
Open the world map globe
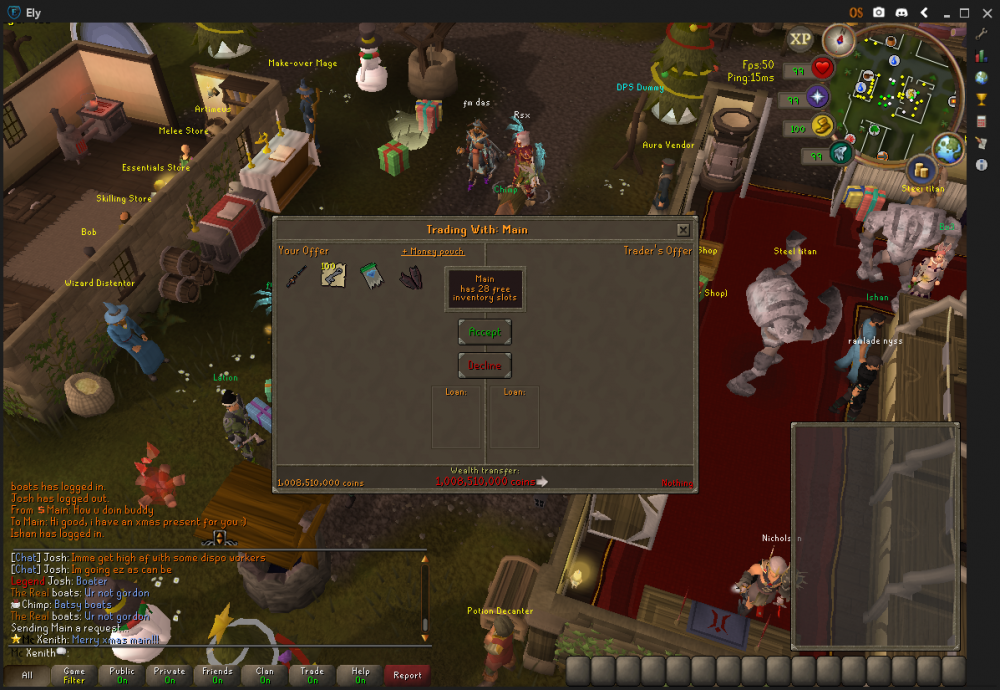947,147
